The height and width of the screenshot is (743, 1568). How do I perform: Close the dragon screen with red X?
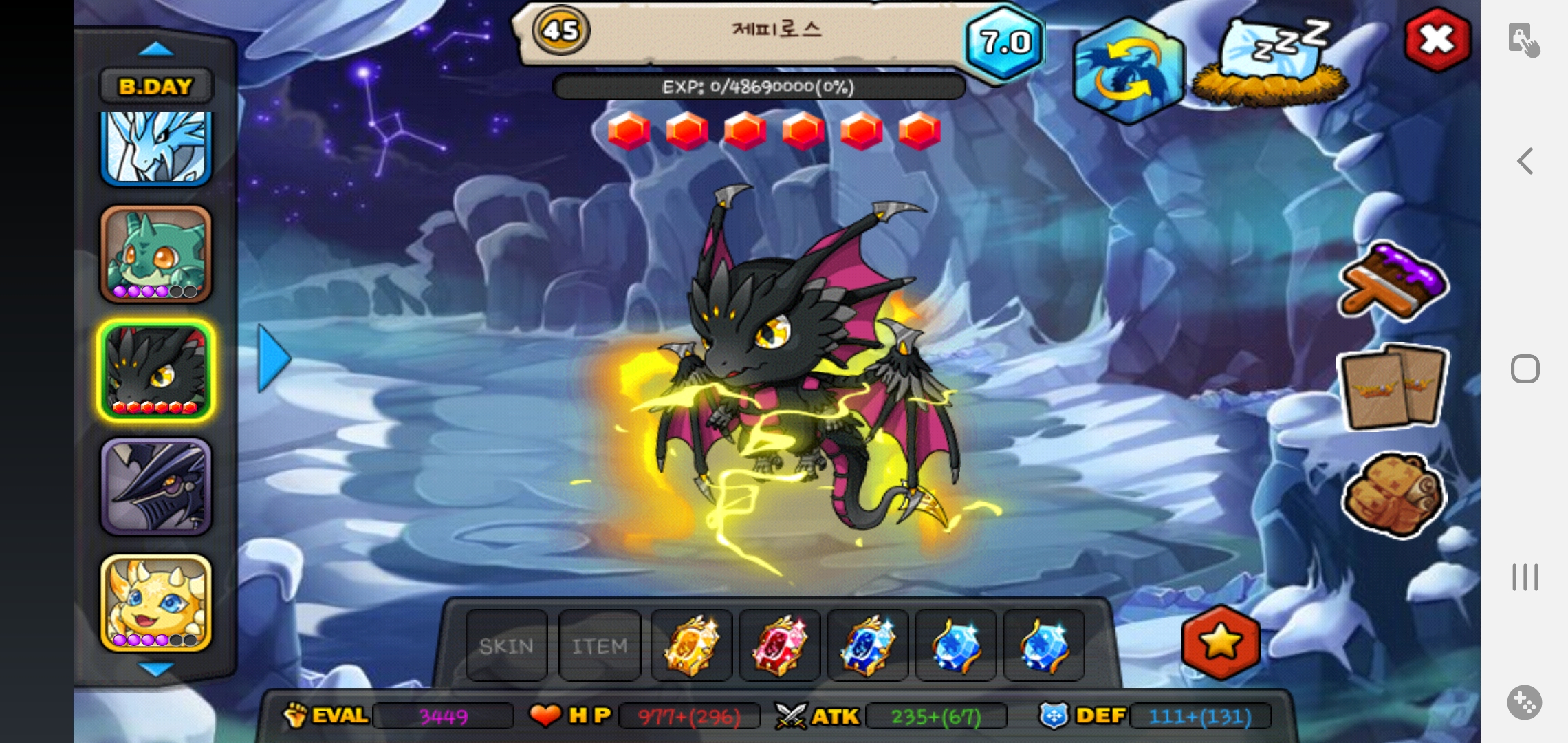pyautogui.click(x=1437, y=39)
